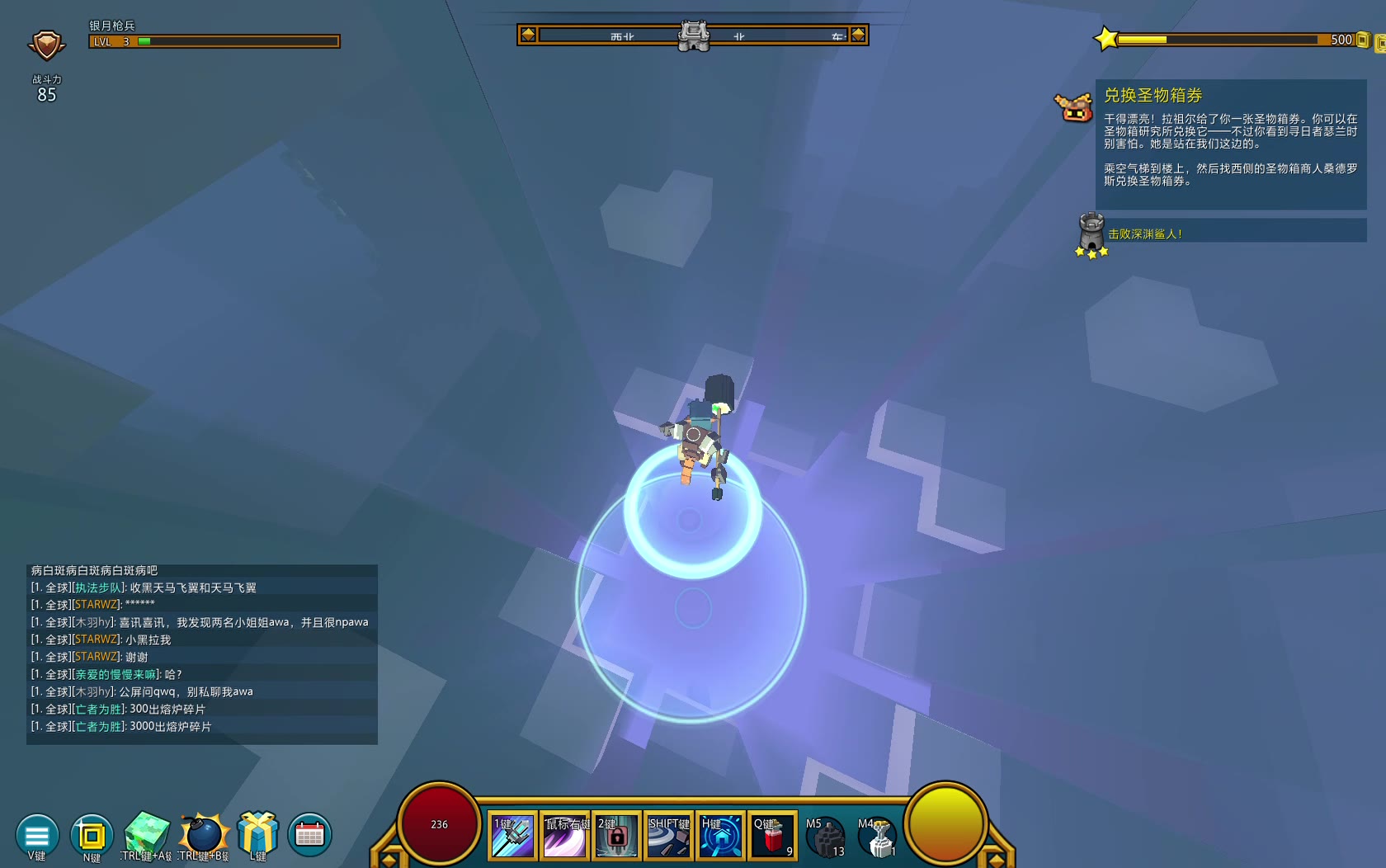Open the blue bomb icon
Image resolution: width=1386 pixels, height=868 pixels.
(203, 833)
